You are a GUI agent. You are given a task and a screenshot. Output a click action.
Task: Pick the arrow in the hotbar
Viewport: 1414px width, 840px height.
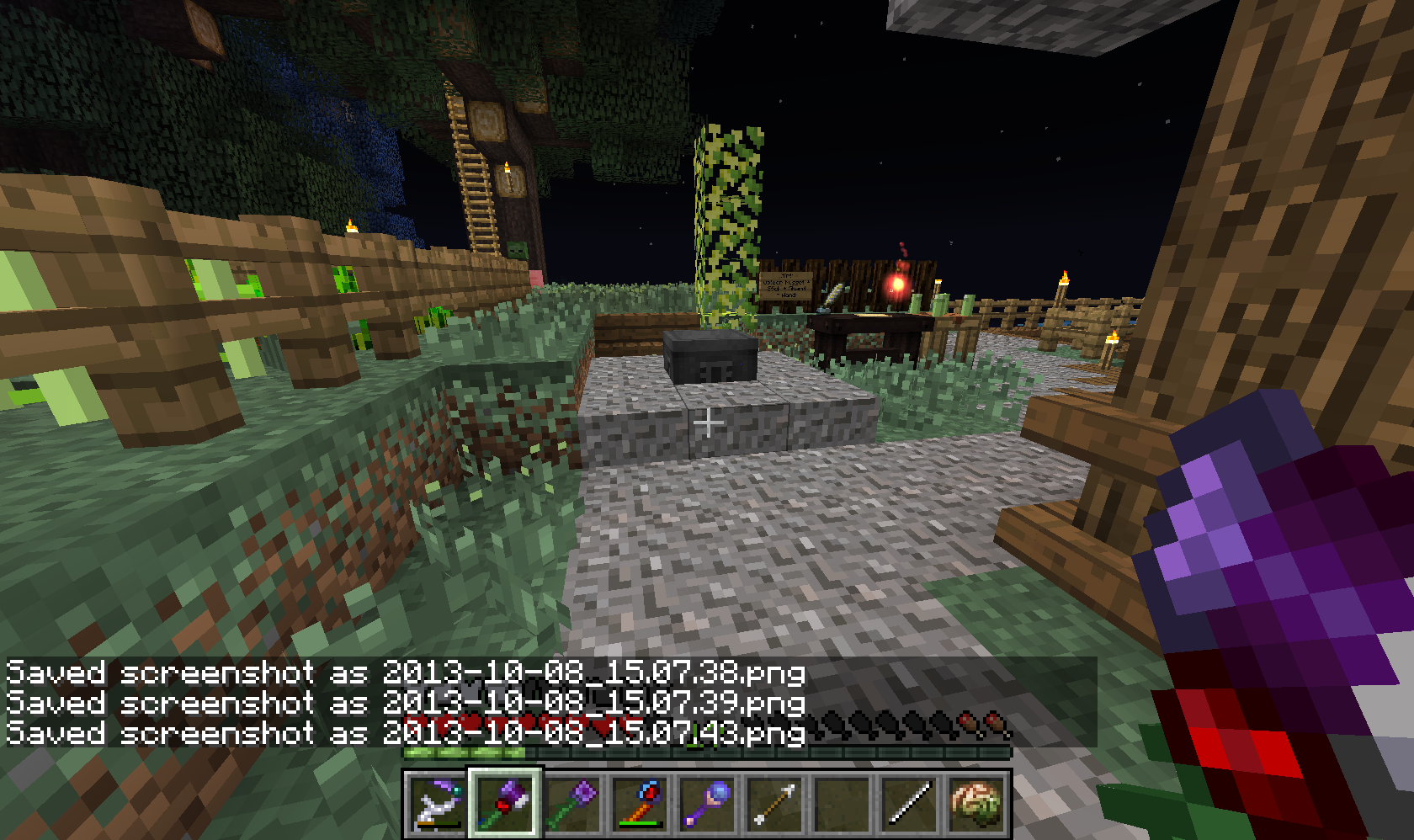tap(774, 804)
